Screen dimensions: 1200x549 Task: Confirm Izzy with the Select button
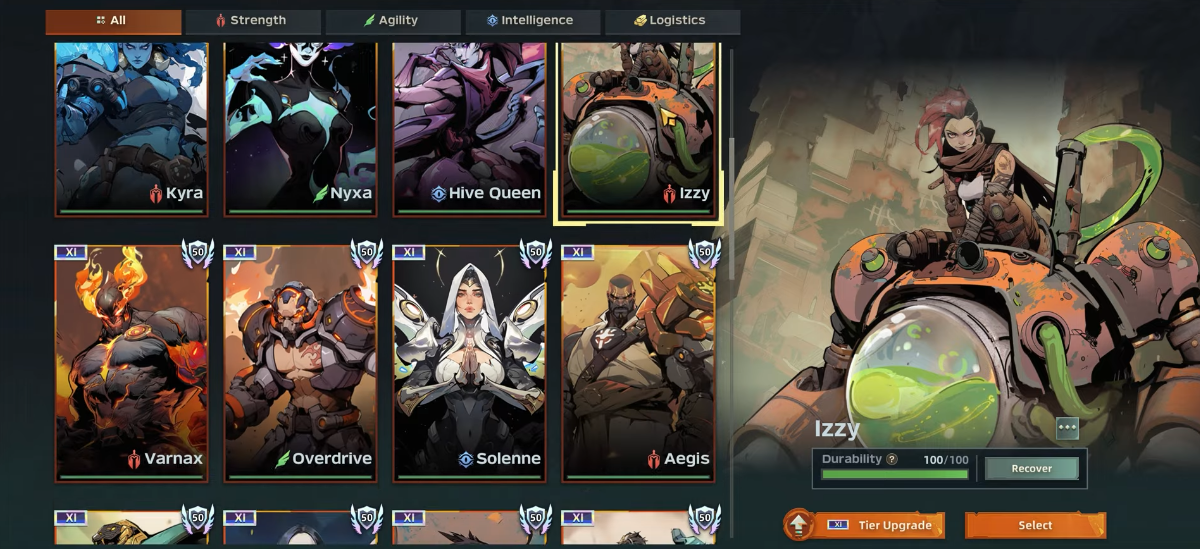(x=1035, y=525)
